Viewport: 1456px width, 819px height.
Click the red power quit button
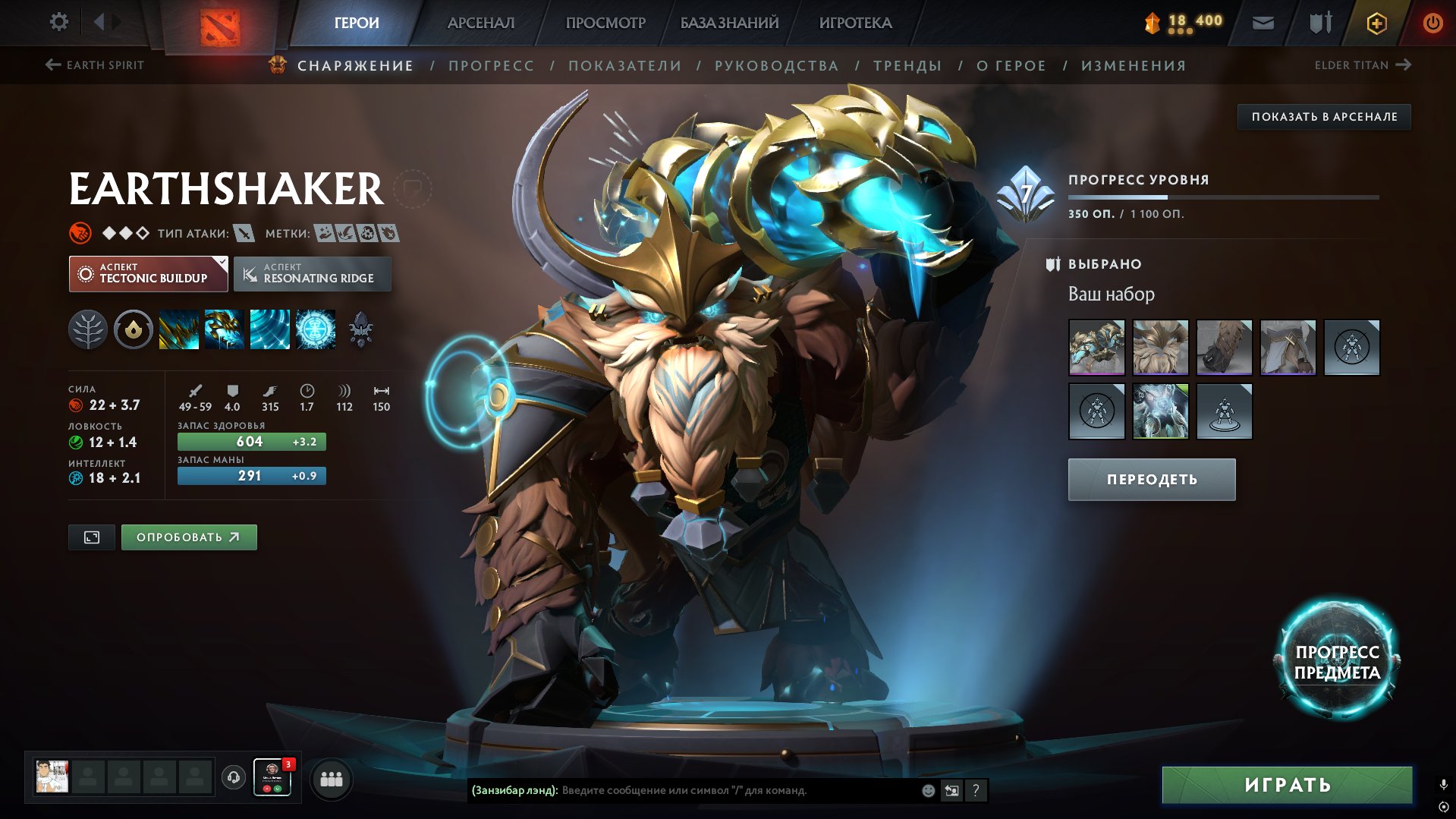click(1432, 23)
